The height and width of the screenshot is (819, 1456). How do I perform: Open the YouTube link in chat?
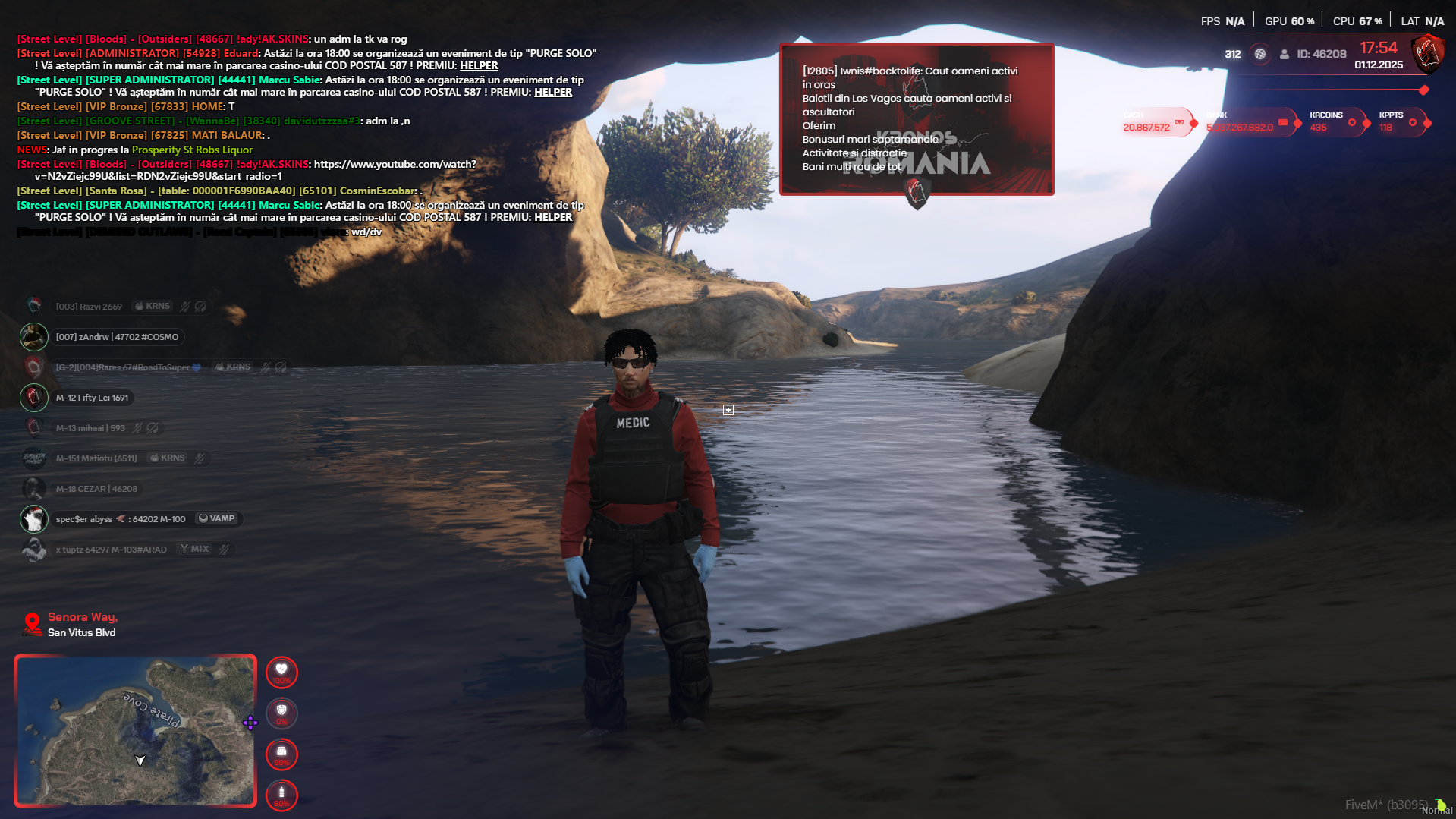(x=395, y=165)
